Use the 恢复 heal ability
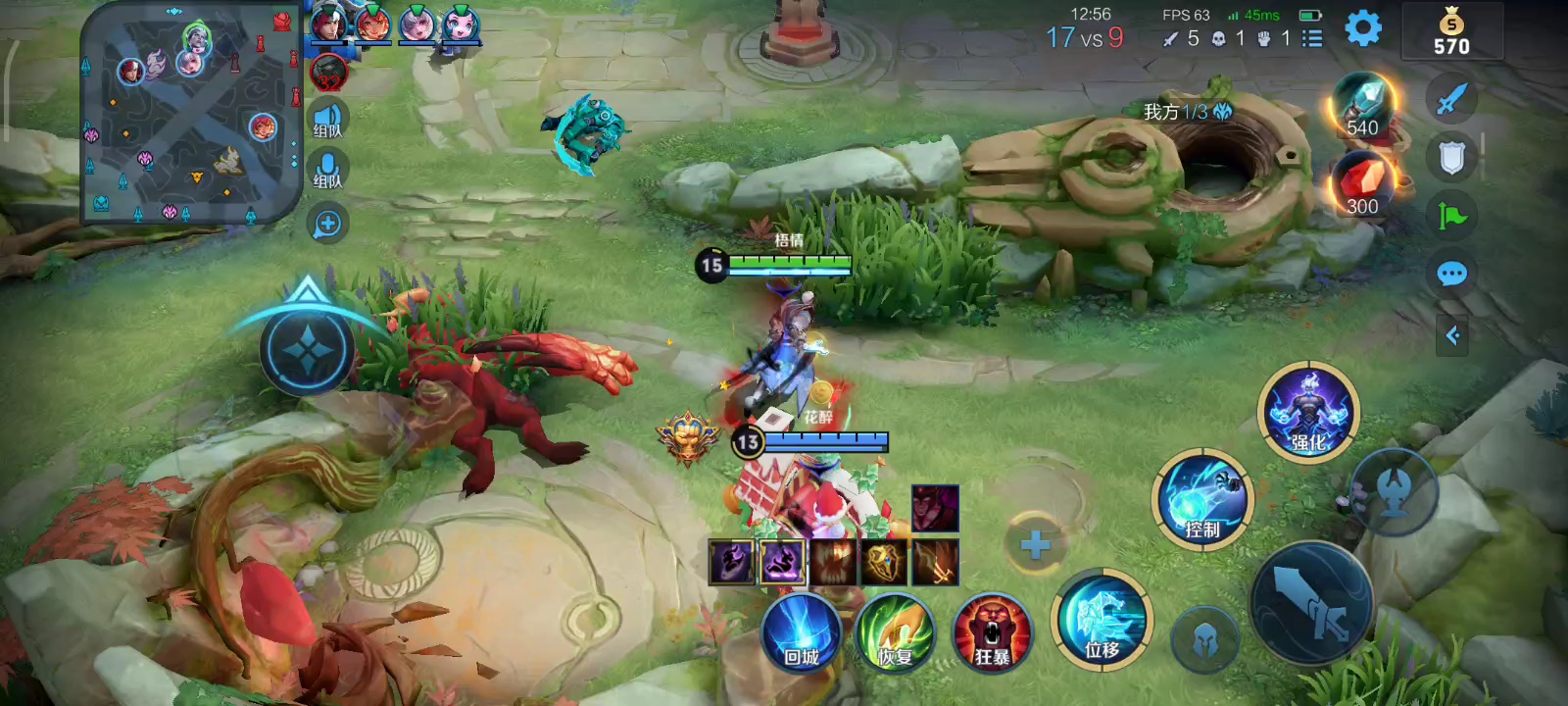Screen dimensions: 1568x706 [894, 632]
